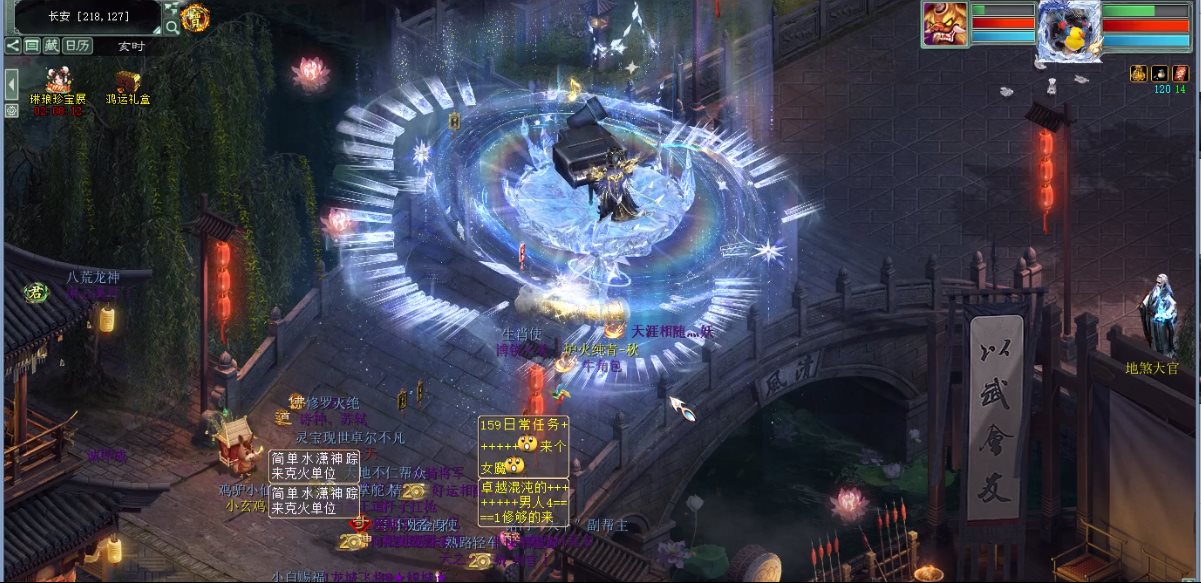Image resolution: width=1201 pixels, height=583 pixels.
Task: Click the 藏 hide button
Action: [51, 45]
